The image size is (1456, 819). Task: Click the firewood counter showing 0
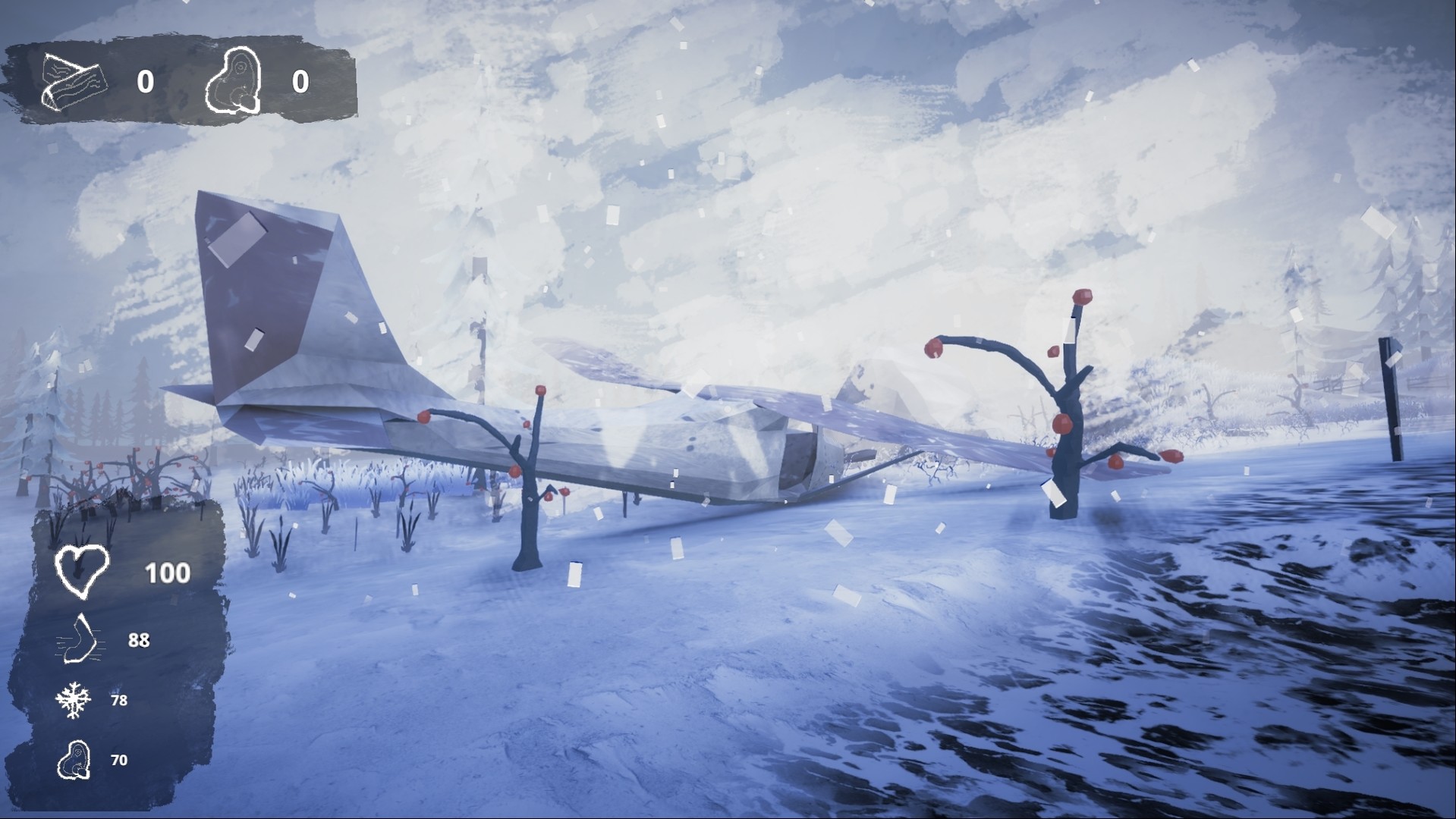146,82
